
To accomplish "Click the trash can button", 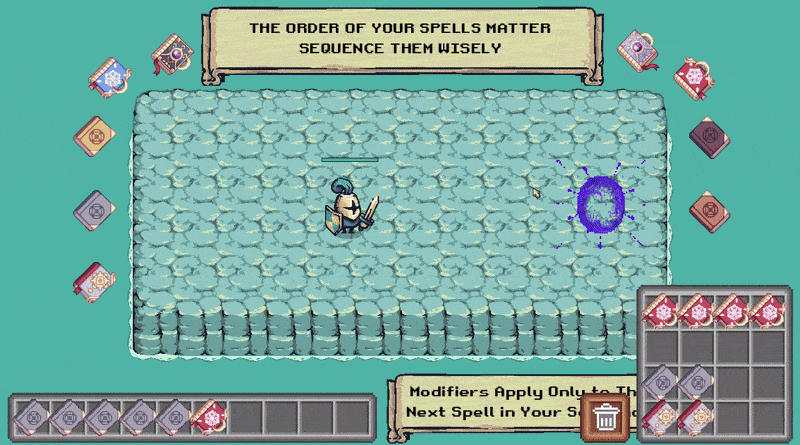I will pos(605,416).
